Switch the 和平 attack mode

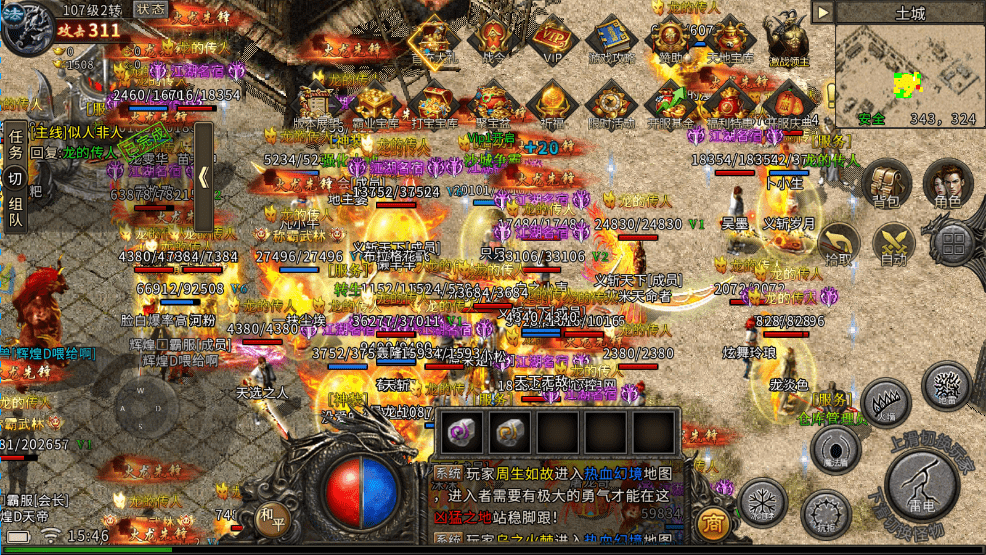tap(269, 518)
